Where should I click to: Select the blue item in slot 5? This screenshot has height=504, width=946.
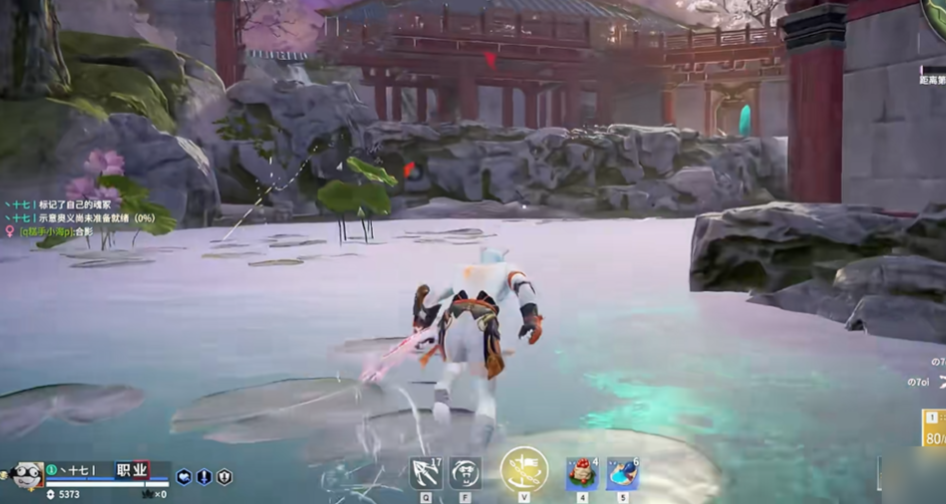point(622,473)
